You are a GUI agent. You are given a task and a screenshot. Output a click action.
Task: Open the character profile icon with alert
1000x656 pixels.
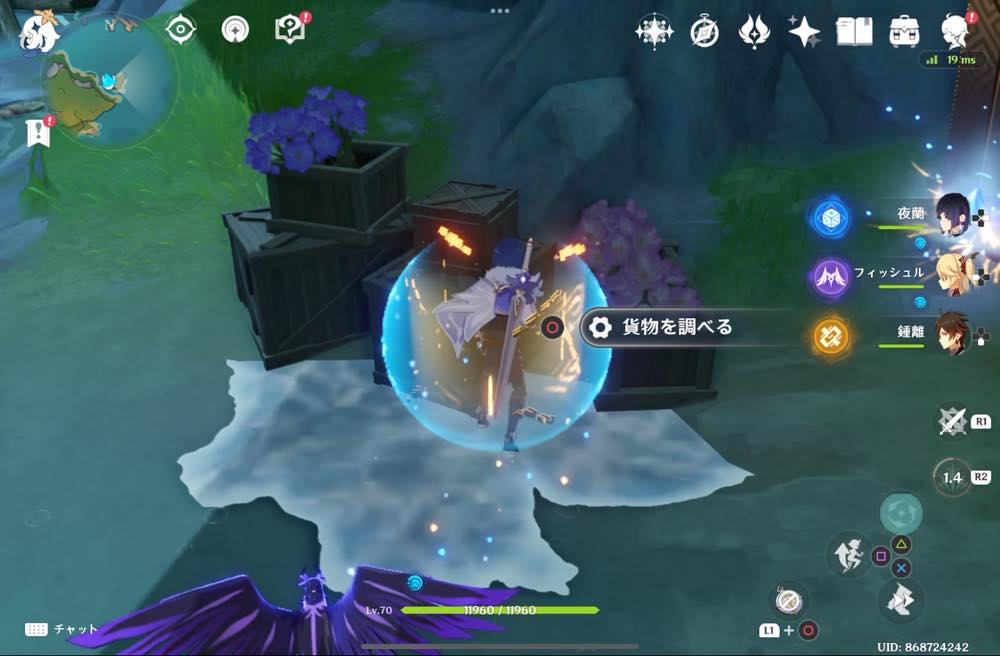point(955,32)
